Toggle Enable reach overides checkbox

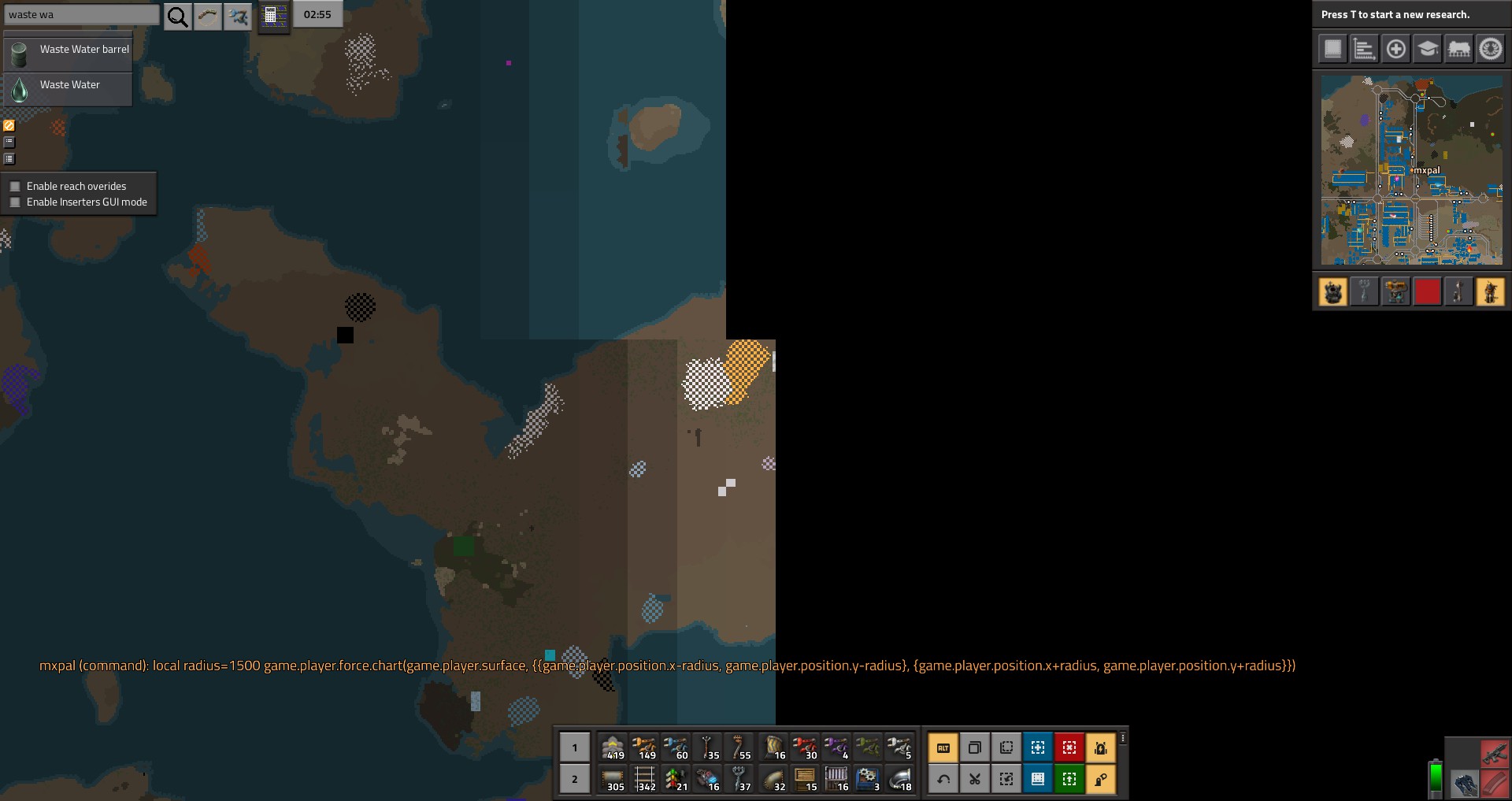[x=15, y=187]
